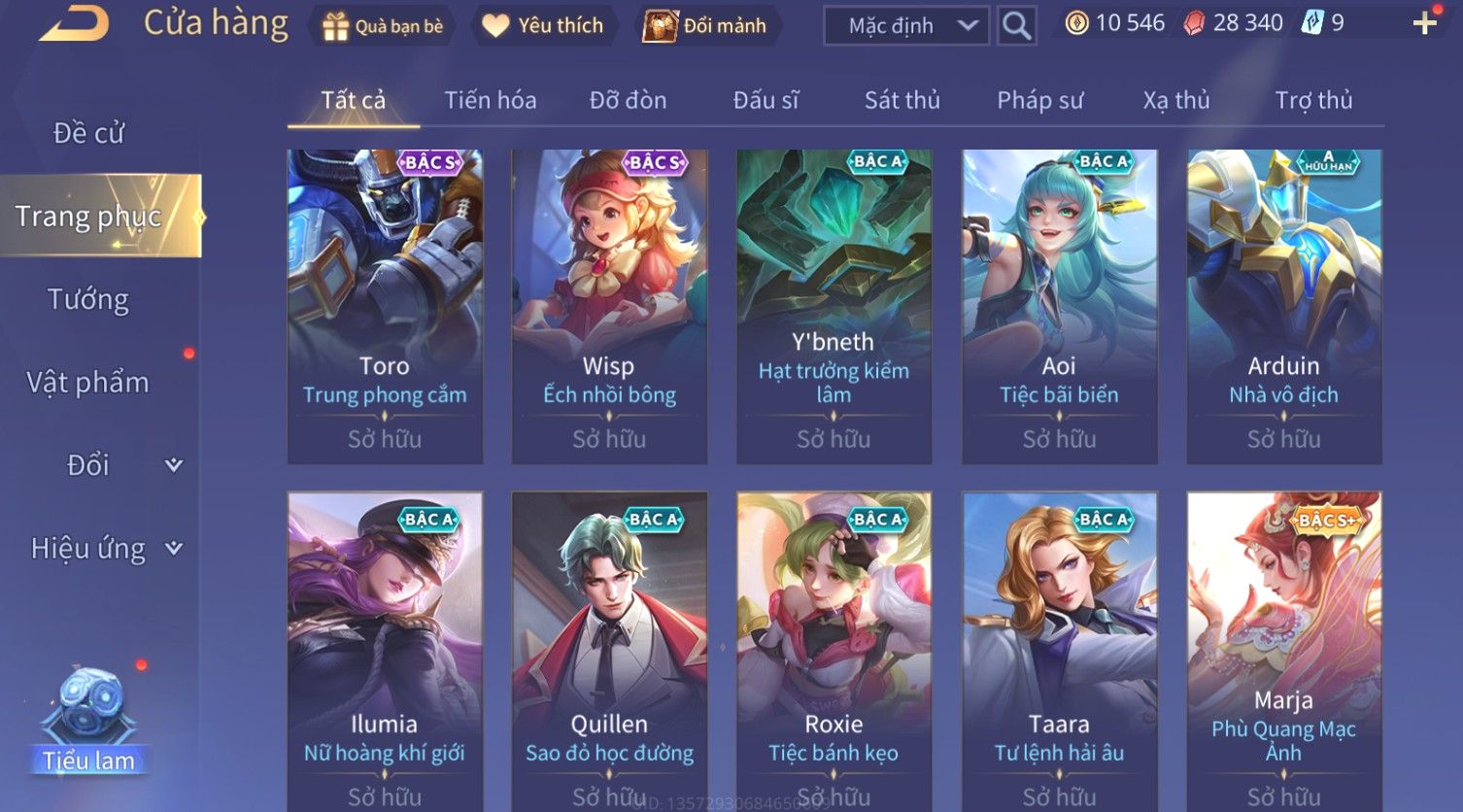The height and width of the screenshot is (812, 1463).
Task: Show the Pháp sư skins tab
Action: click(1039, 100)
